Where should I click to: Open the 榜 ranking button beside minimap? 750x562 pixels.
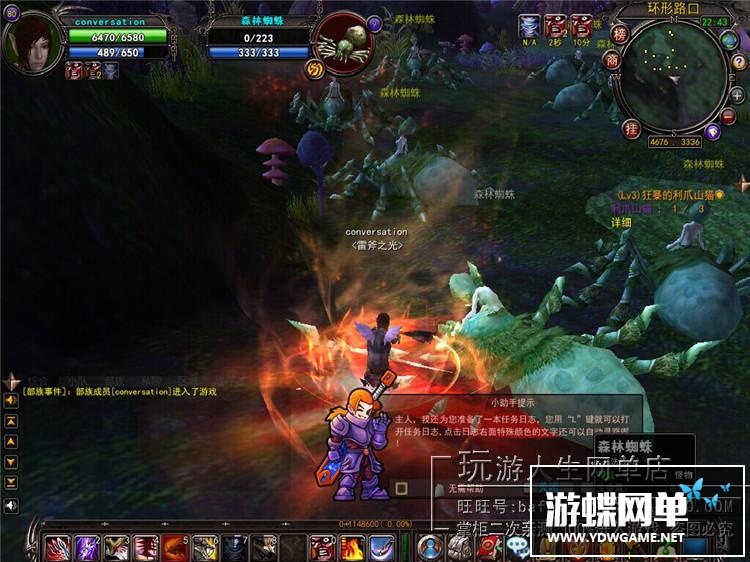(620, 36)
